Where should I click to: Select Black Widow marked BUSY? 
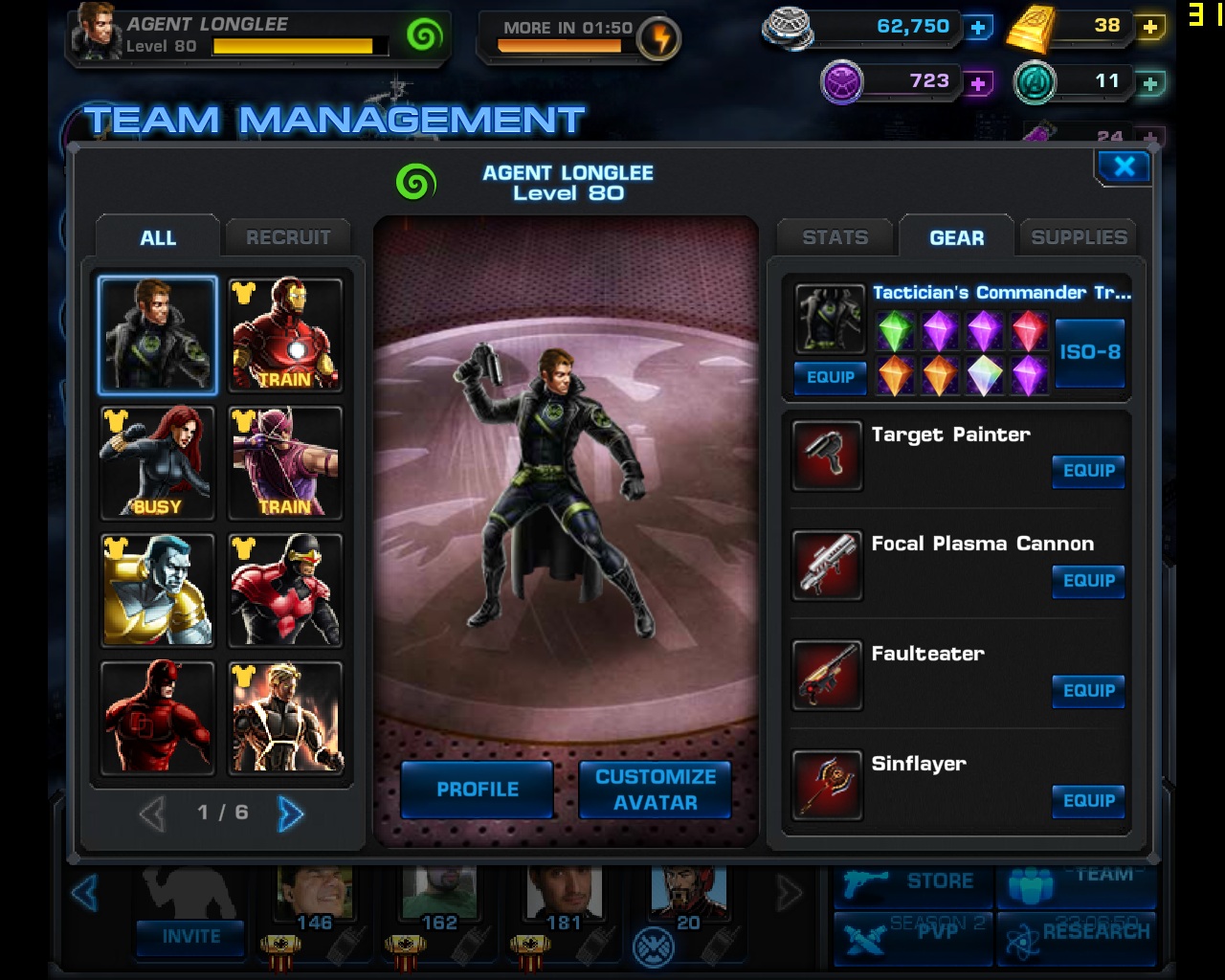tap(156, 463)
